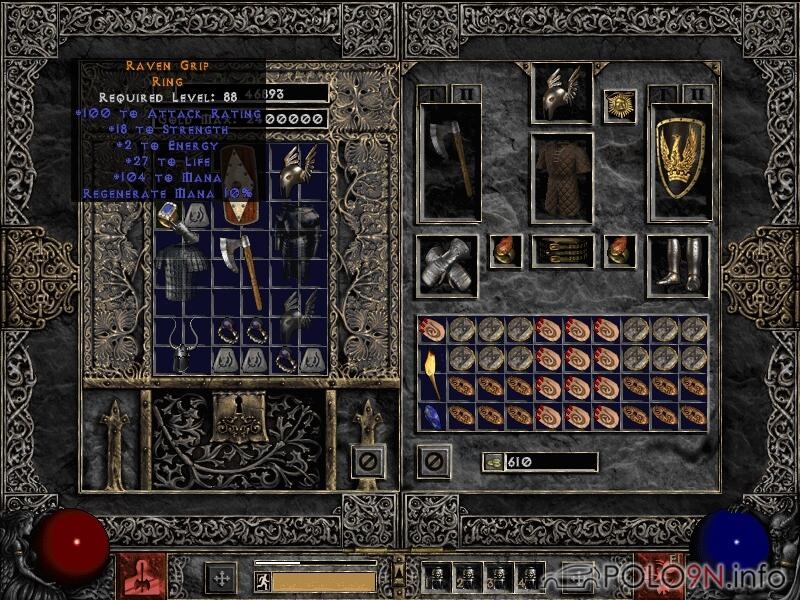The image size is (800, 600).
Task: Pick up the blue gem in inventory
Action: click(431, 415)
